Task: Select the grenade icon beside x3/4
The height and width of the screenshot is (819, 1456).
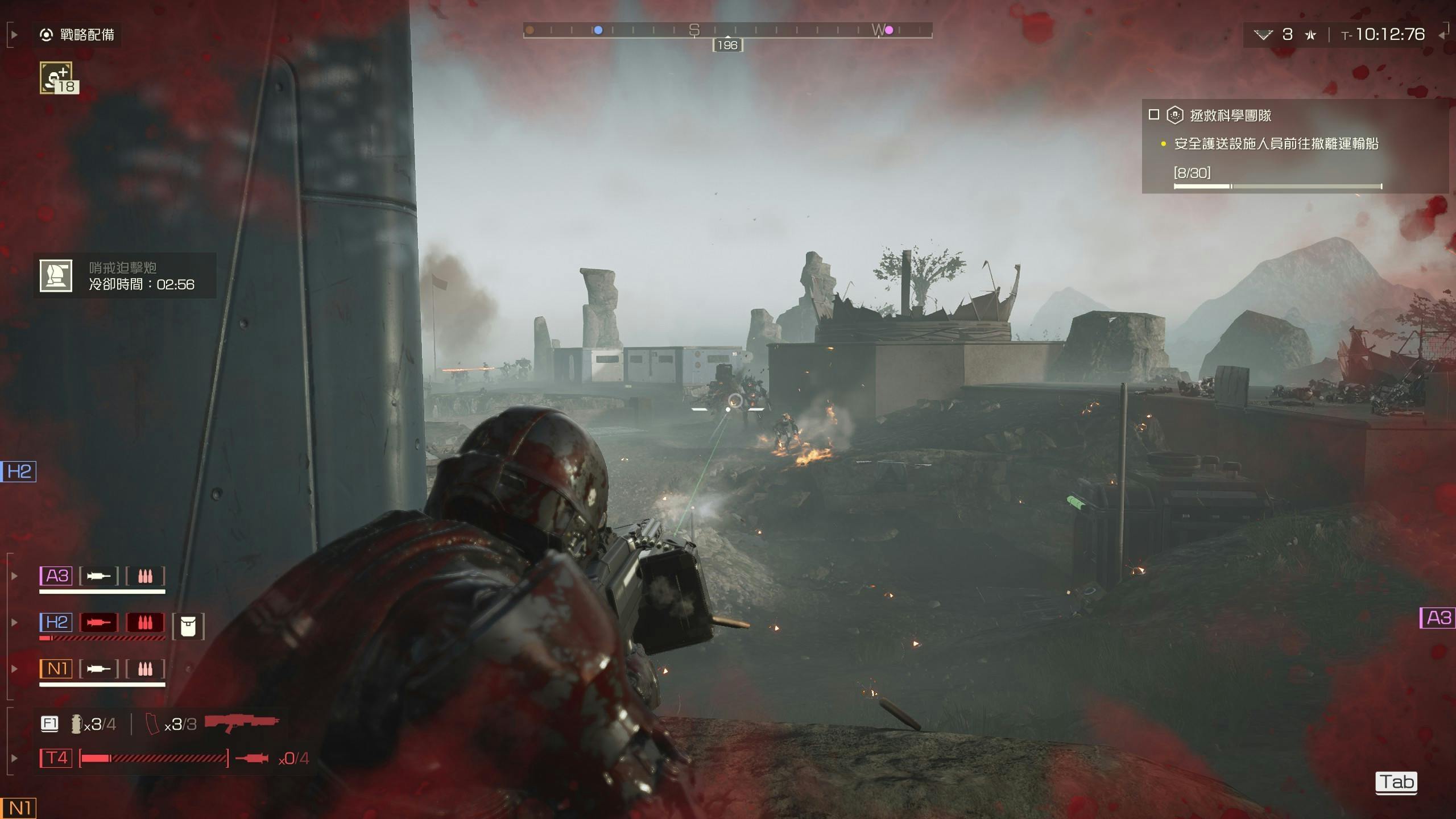Action: pyautogui.click(x=76, y=723)
